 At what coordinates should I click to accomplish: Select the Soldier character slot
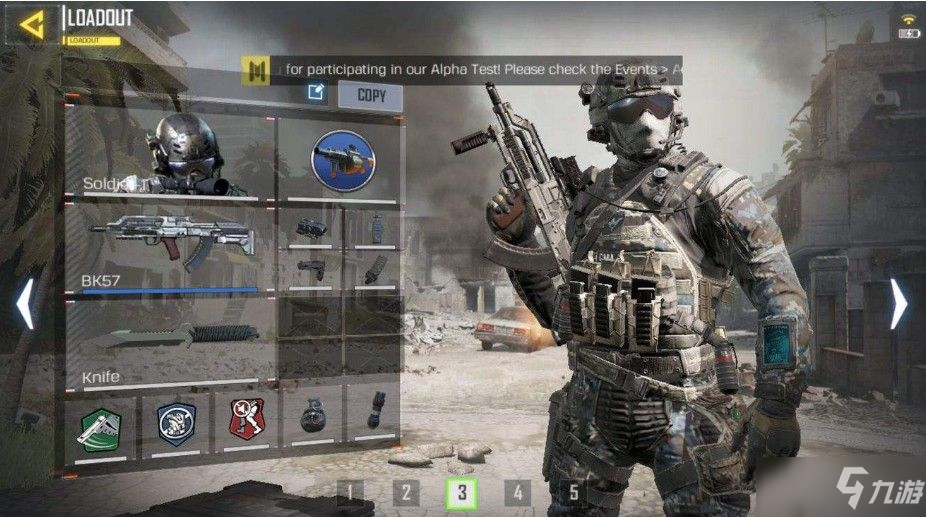[x=170, y=157]
